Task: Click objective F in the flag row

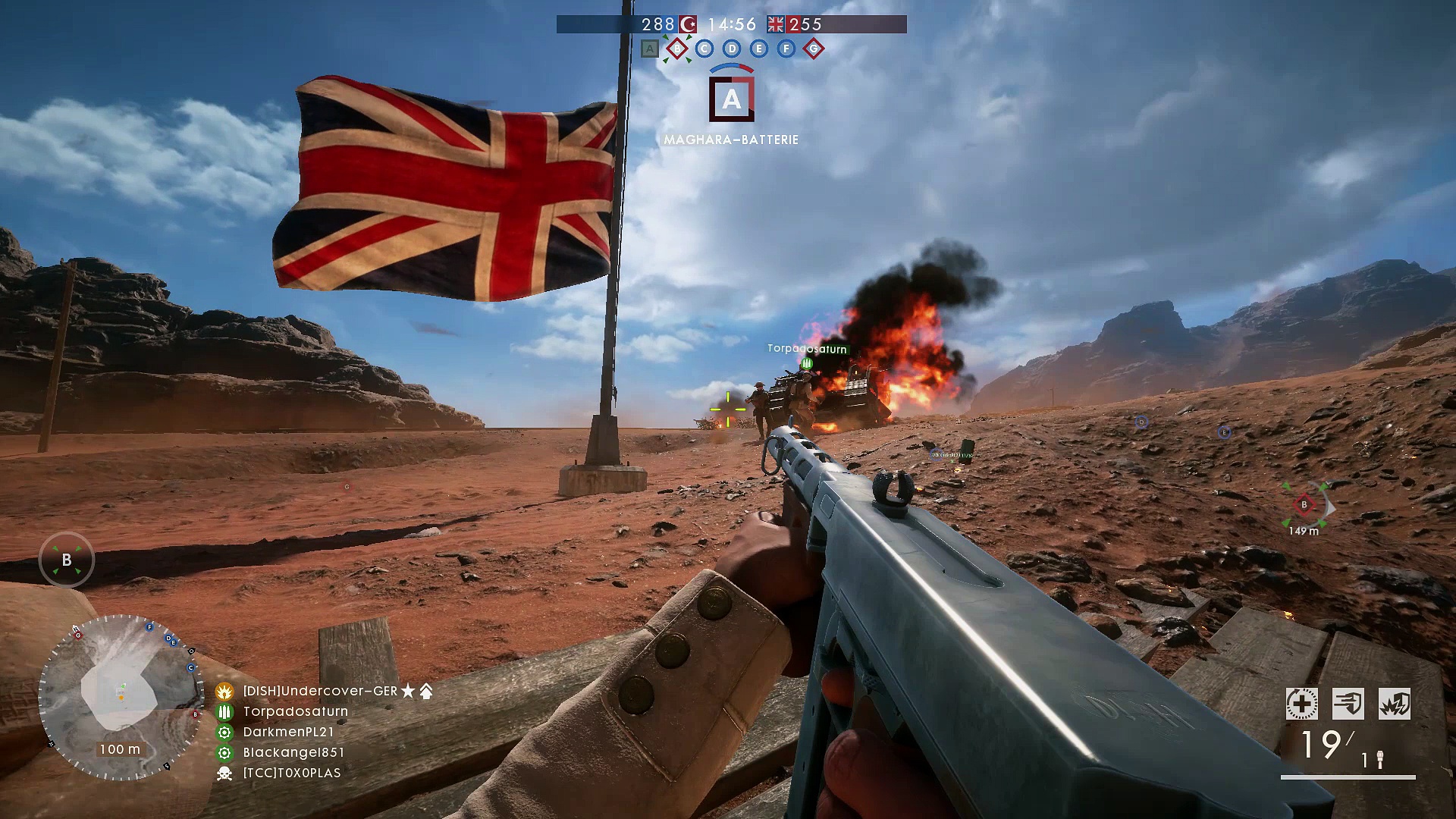Action: pos(786,49)
